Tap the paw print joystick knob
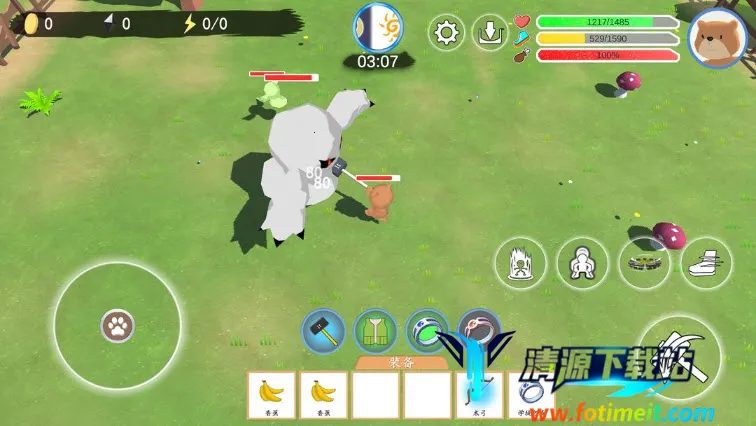 coord(117,325)
